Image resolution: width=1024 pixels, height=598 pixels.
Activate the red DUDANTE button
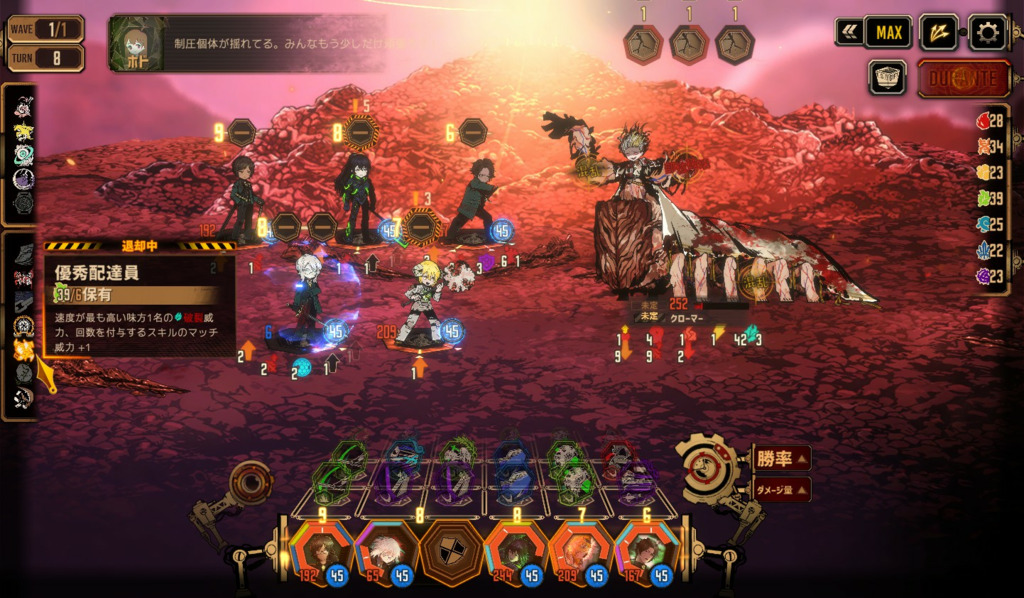[963, 78]
